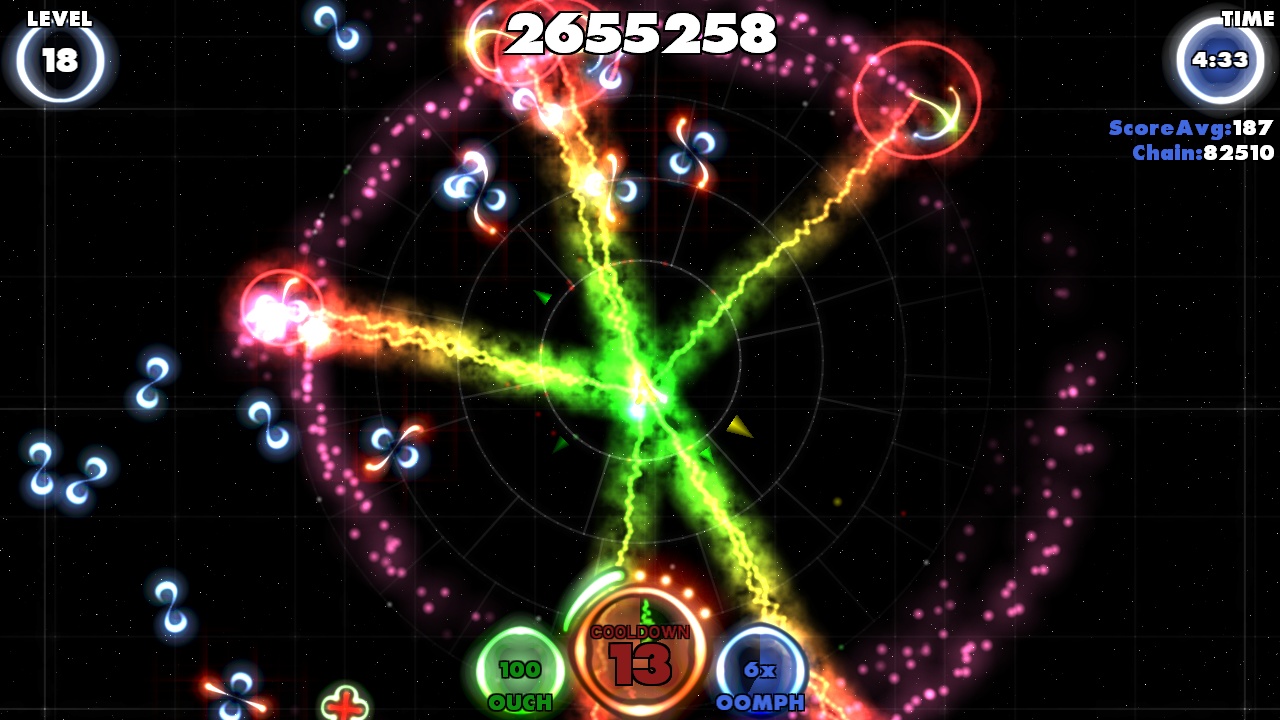Select the green 100 OUCH orb
The image size is (1280, 720).
[521, 670]
